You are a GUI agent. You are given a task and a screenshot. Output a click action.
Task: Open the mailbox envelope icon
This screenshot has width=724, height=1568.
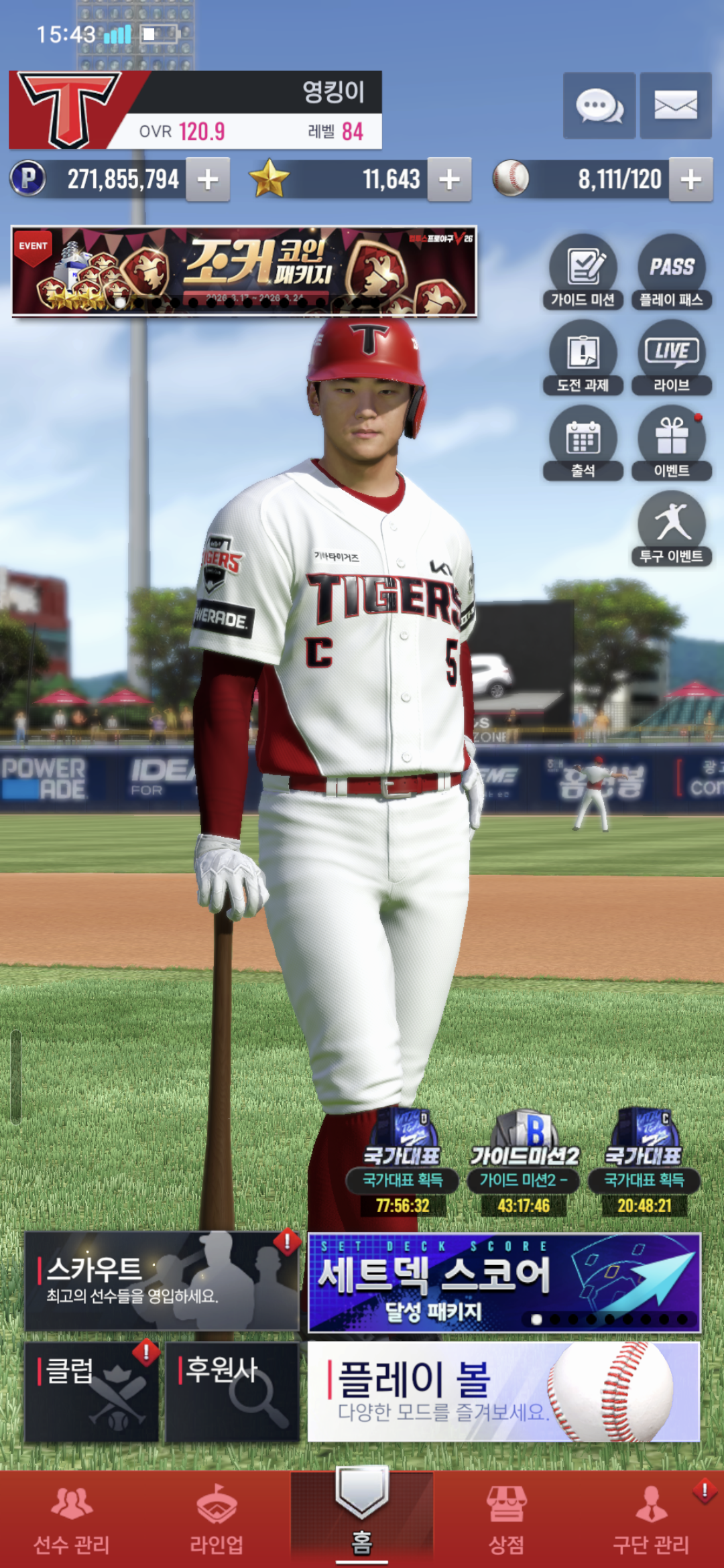coord(675,106)
